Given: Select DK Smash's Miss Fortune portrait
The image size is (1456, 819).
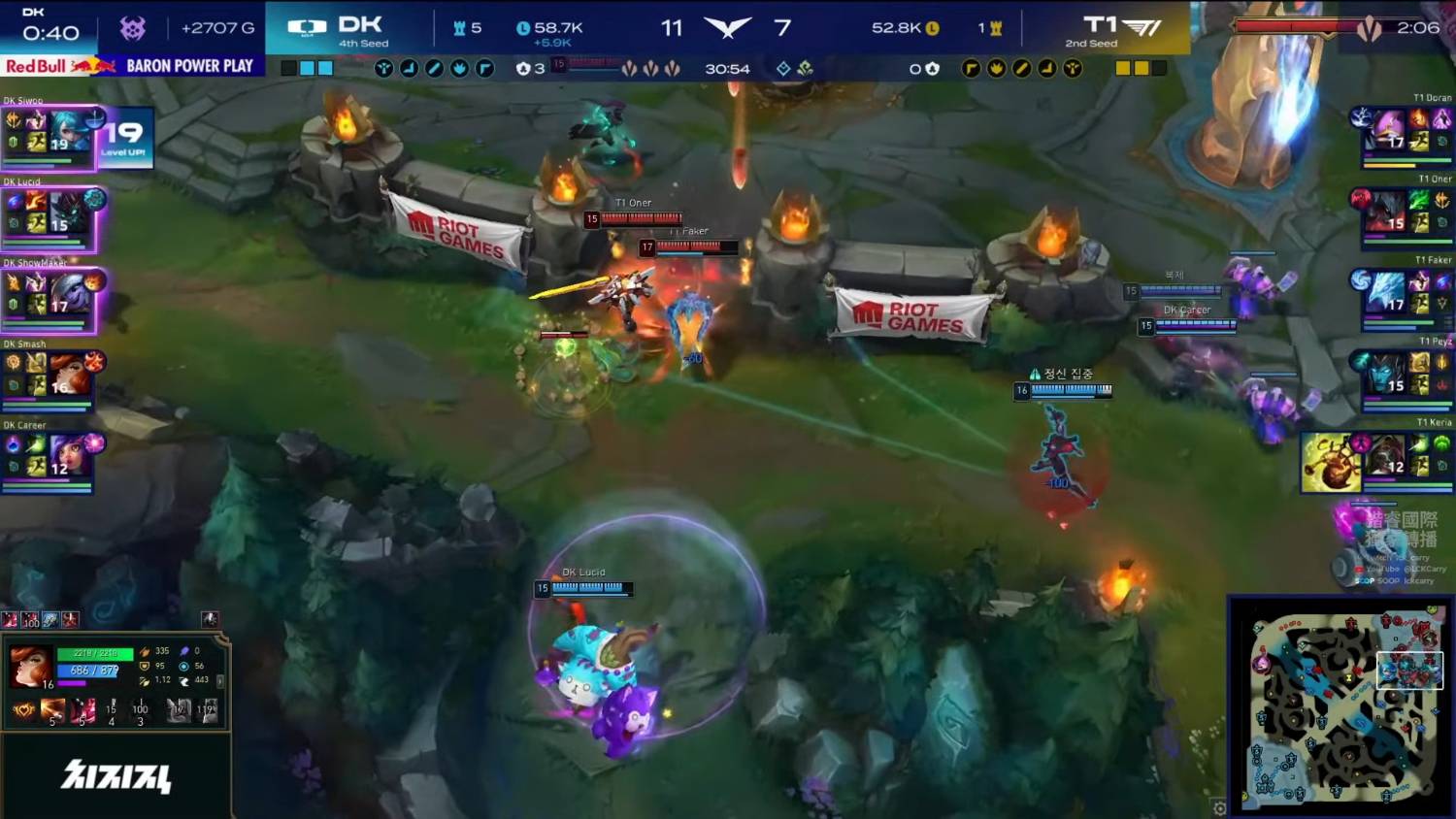Looking at the screenshot, I should pyautogui.click(x=68, y=374).
